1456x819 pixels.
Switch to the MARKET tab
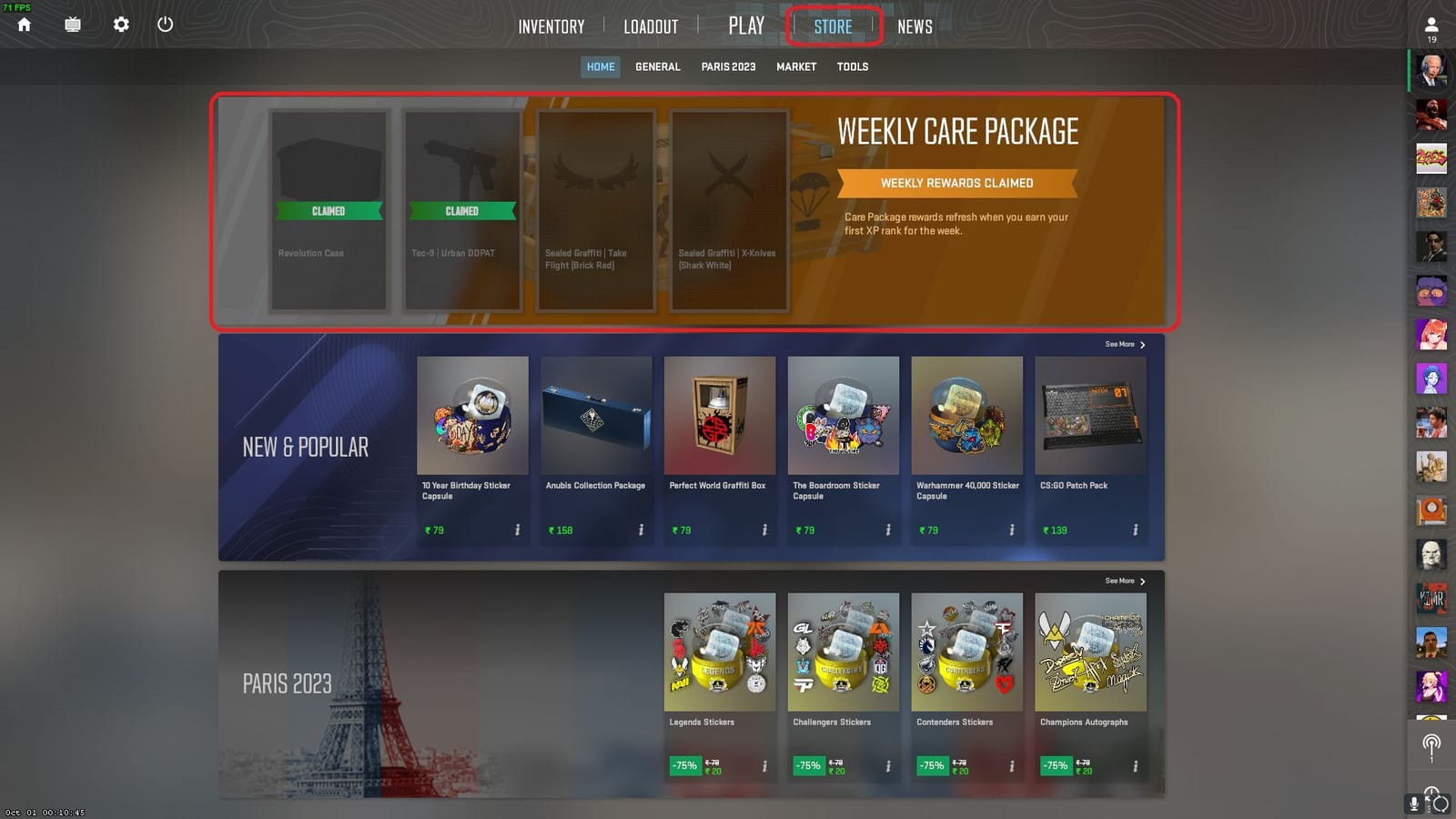coord(795,66)
